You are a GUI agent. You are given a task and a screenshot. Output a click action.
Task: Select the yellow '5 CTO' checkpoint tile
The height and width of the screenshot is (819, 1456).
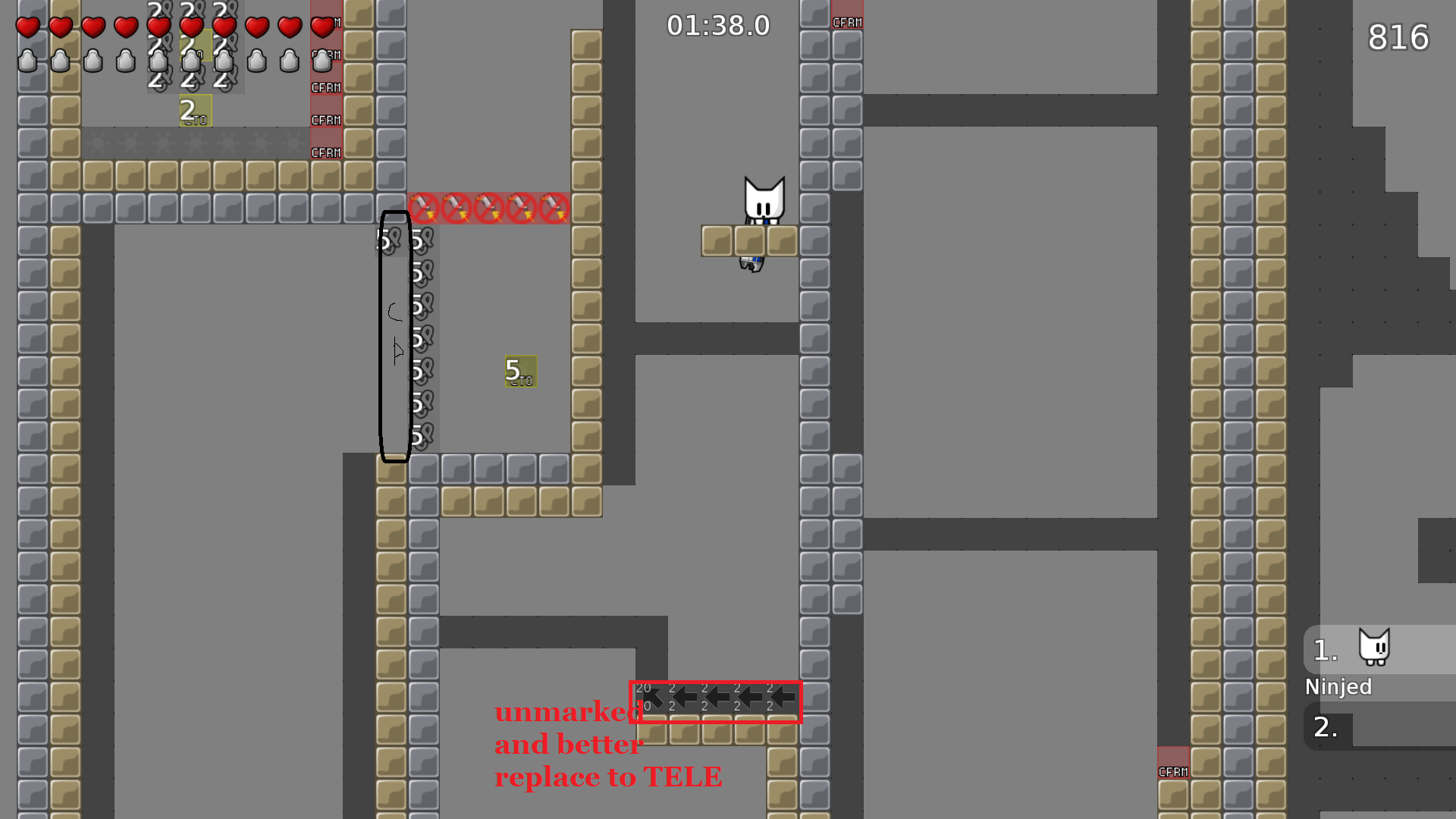coord(520,372)
